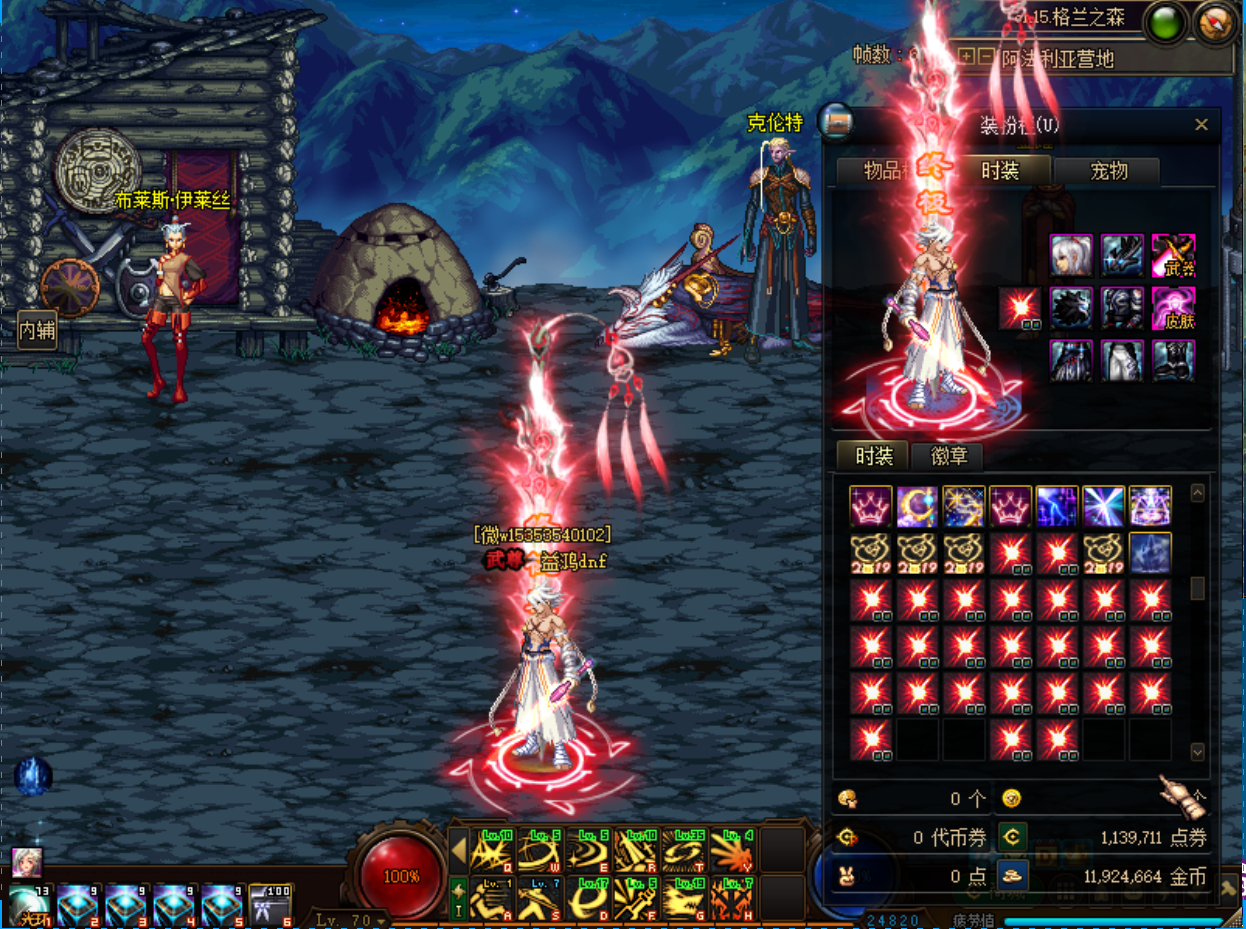This screenshot has width=1246, height=929.
Task: Pick the crescent moon item in the inventory
Action: tap(917, 507)
